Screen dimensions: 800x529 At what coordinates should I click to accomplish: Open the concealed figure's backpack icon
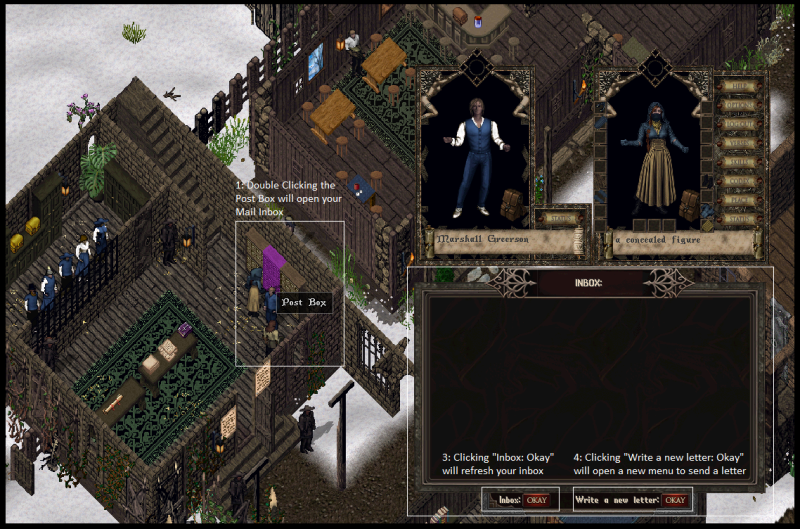[x=690, y=205]
